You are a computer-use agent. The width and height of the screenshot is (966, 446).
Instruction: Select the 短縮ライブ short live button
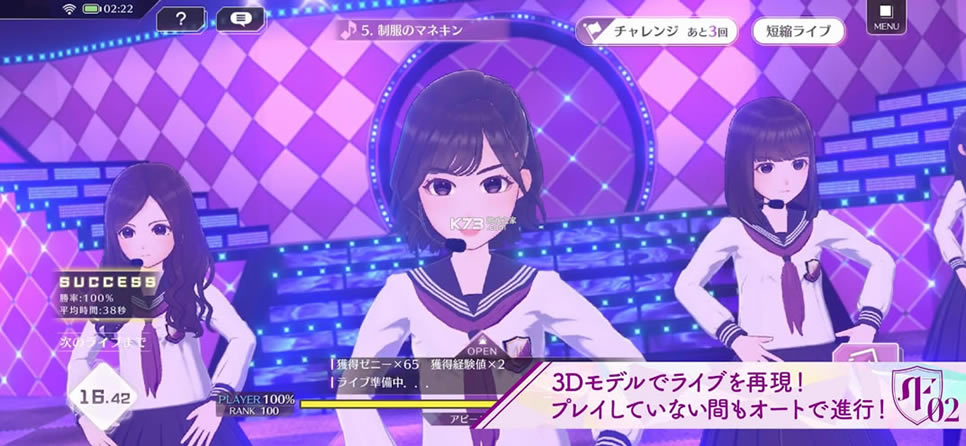point(798,31)
